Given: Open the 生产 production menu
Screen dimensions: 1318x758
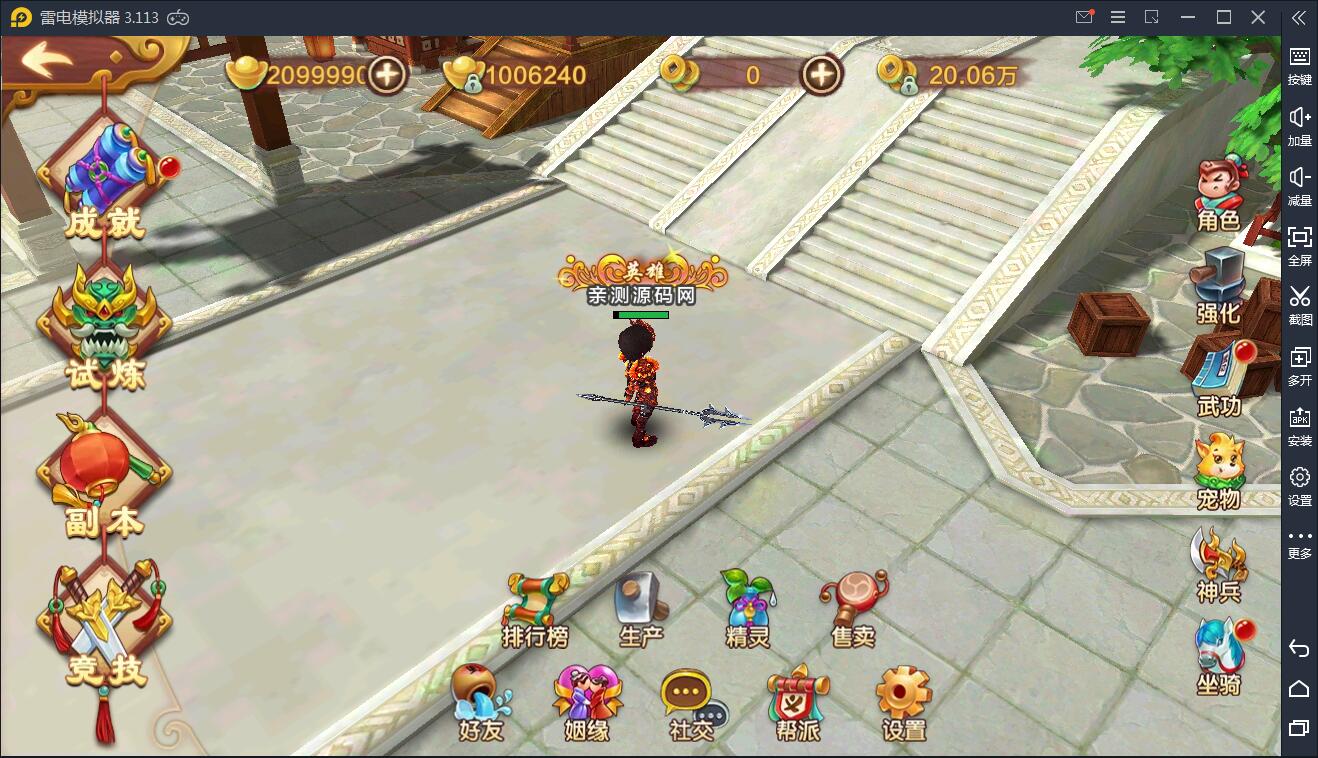Looking at the screenshot, I should point(641,610).
